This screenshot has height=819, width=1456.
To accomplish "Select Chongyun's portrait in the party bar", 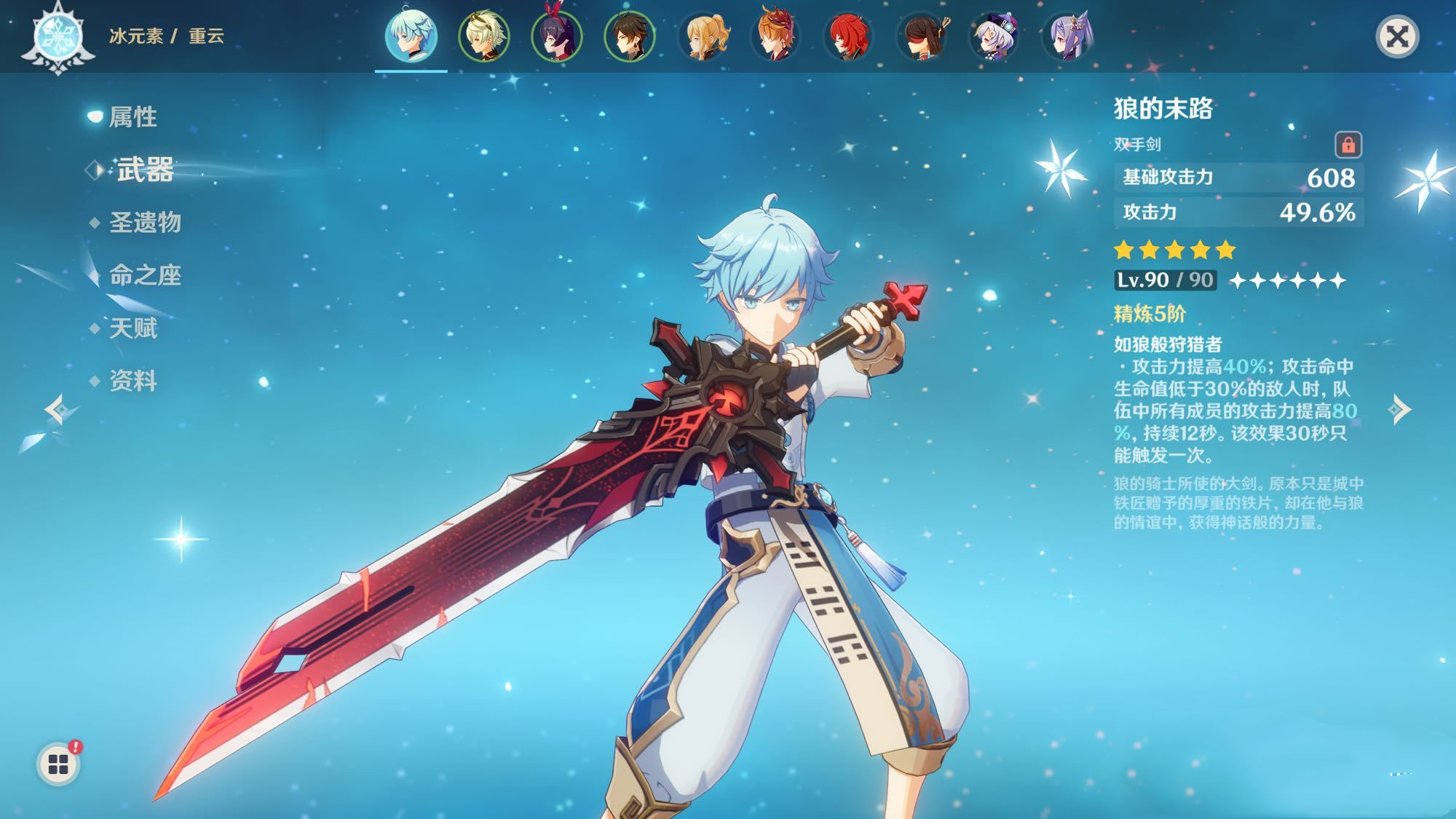I will point(411,35).
